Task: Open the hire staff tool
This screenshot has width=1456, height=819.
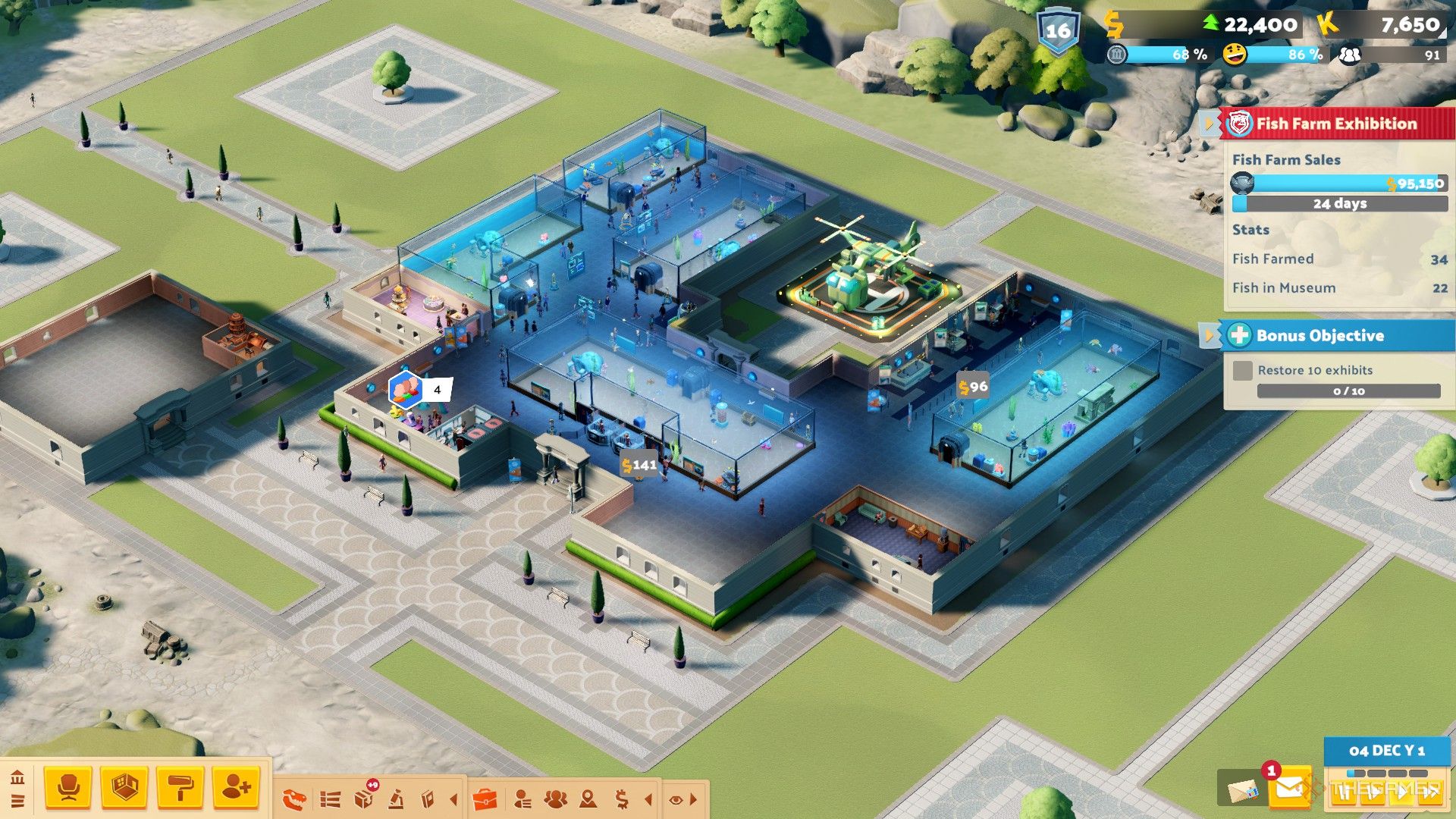Action: click(x=235, y=786)
